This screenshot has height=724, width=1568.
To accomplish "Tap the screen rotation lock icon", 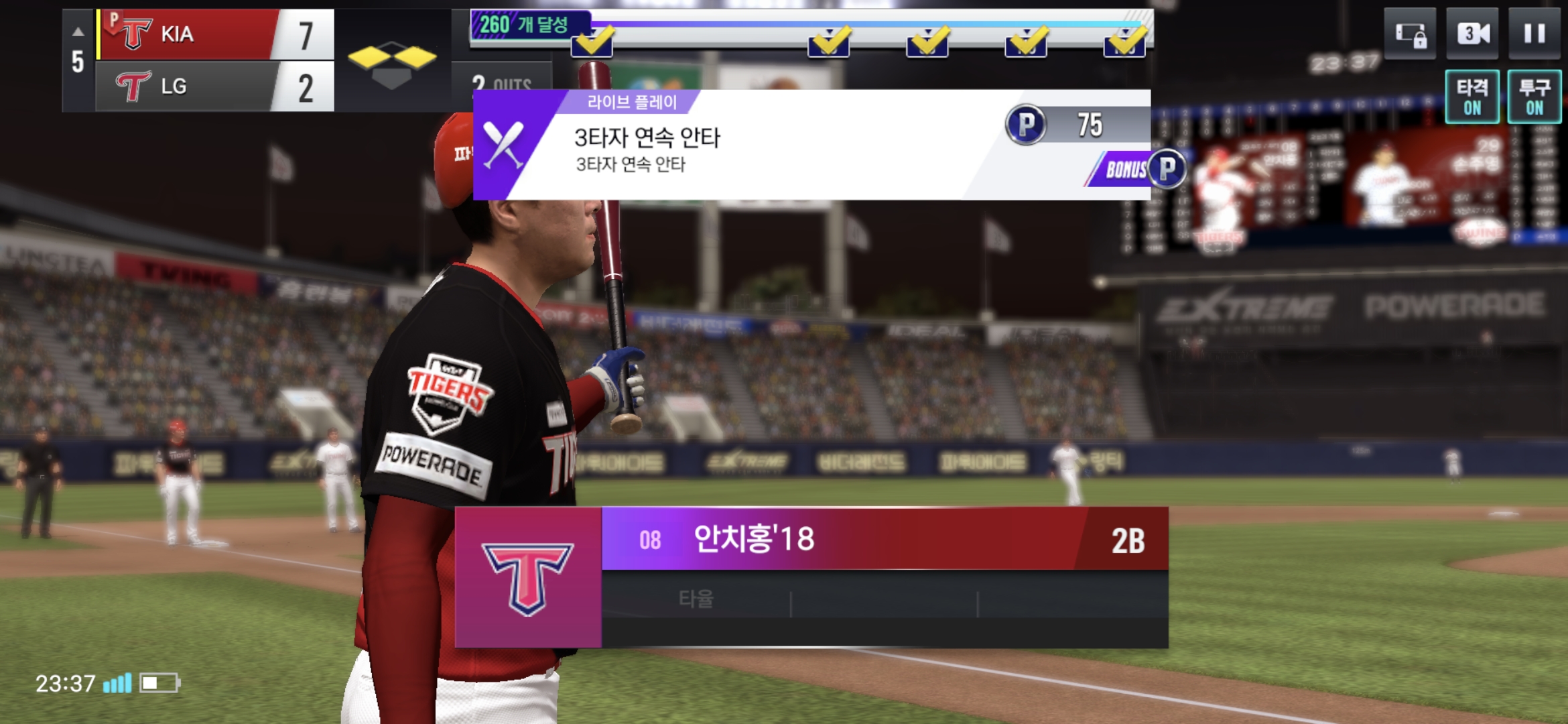I will [x=1410, y=34].
